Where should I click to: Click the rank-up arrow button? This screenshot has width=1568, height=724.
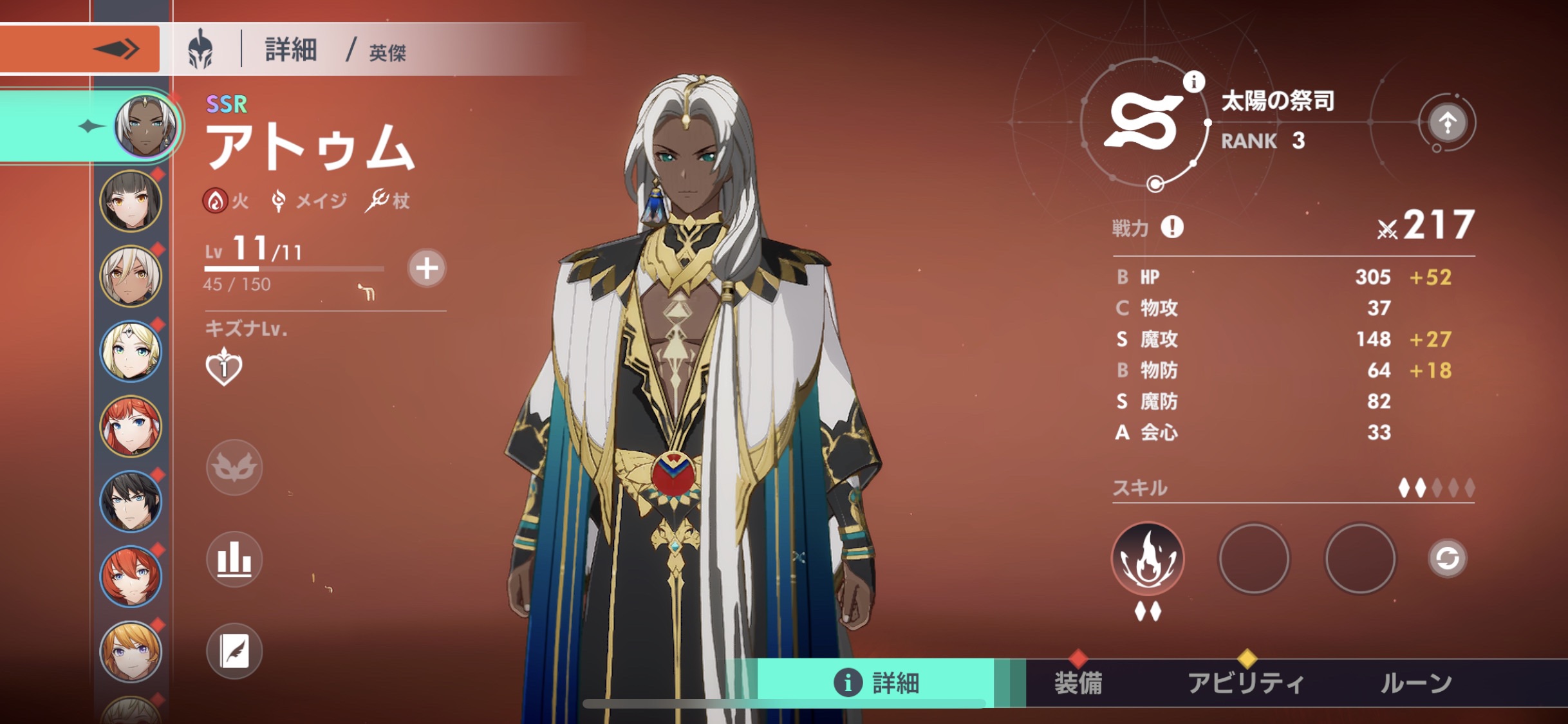pyautogui.click(x=1447, y=122)
